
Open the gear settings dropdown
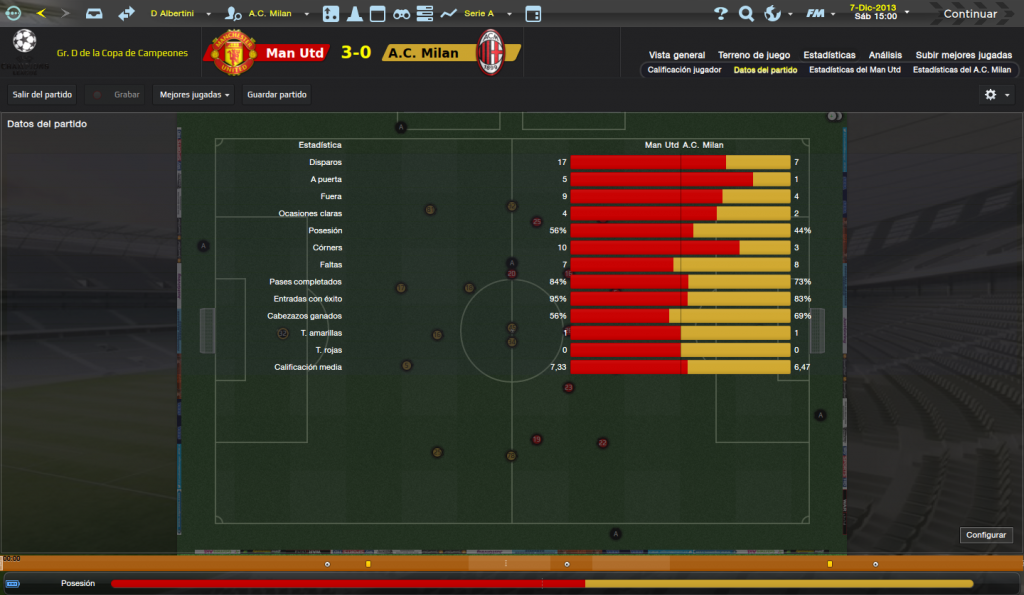click(x=995, y=94)
